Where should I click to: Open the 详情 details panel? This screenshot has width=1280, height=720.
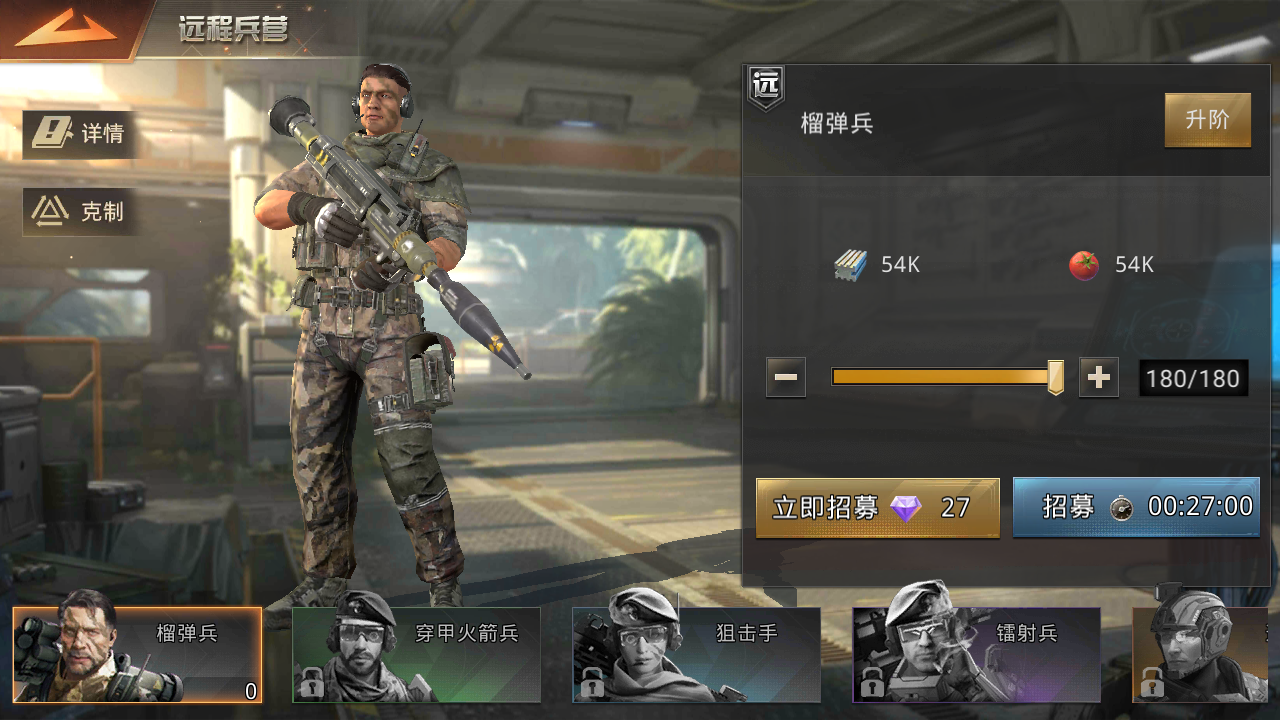(x=80, y=133)
